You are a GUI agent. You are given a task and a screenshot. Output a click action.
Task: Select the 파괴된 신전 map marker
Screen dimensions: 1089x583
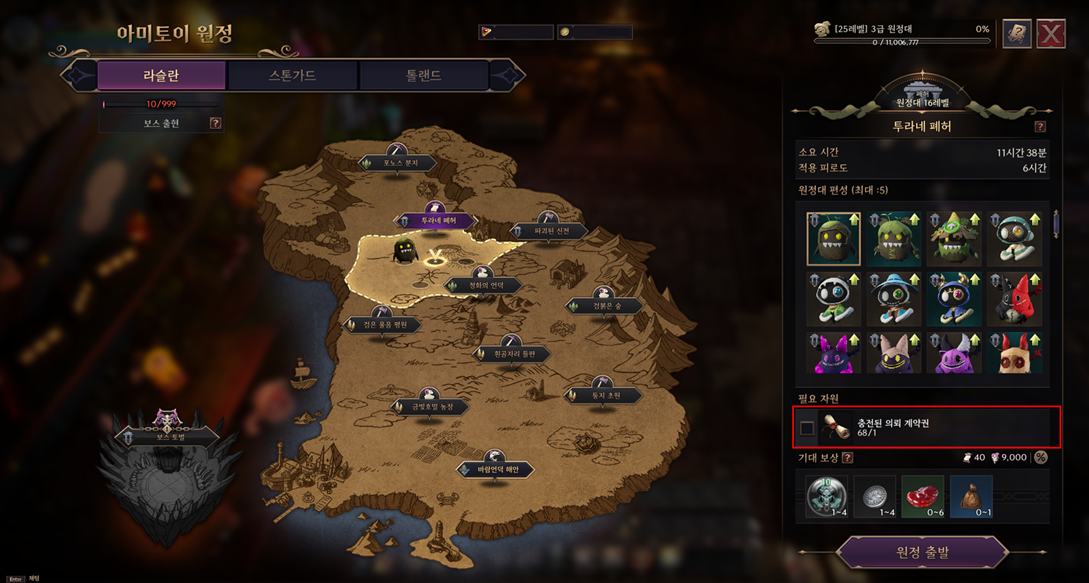pos(551,231)
